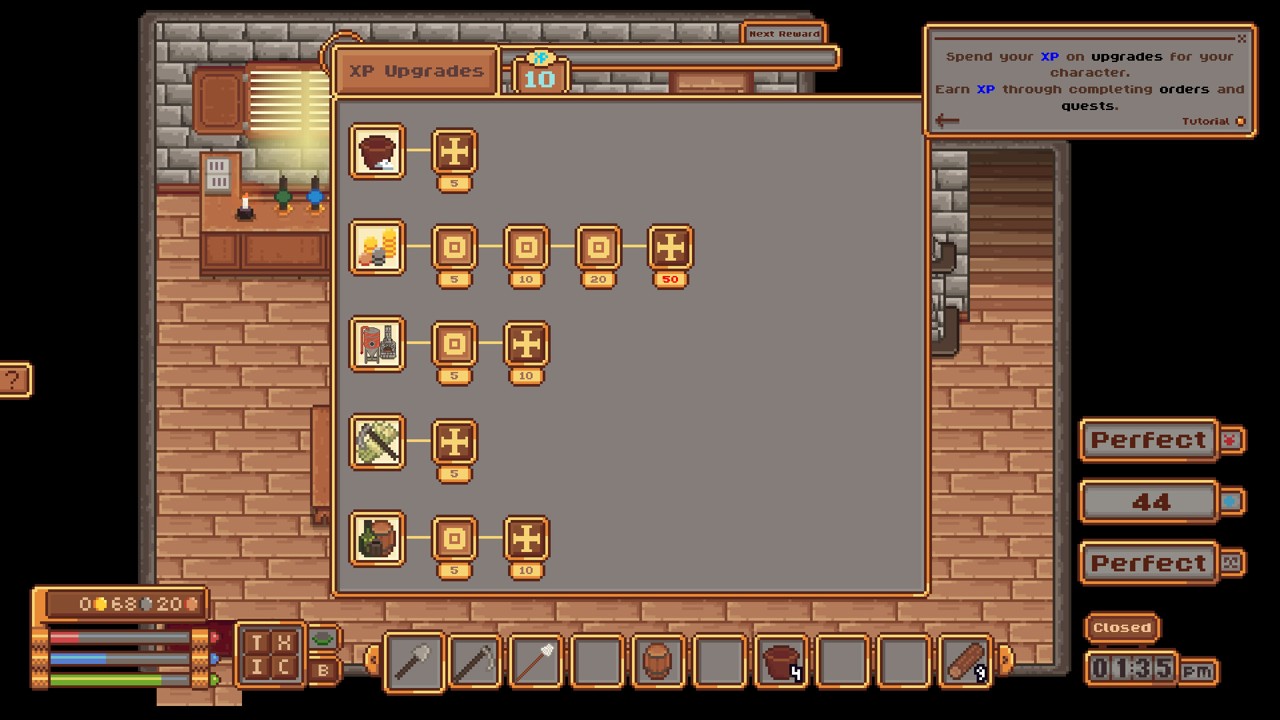
Task: Go back using the tutorial arrow
Action: [x=947, y=121]
